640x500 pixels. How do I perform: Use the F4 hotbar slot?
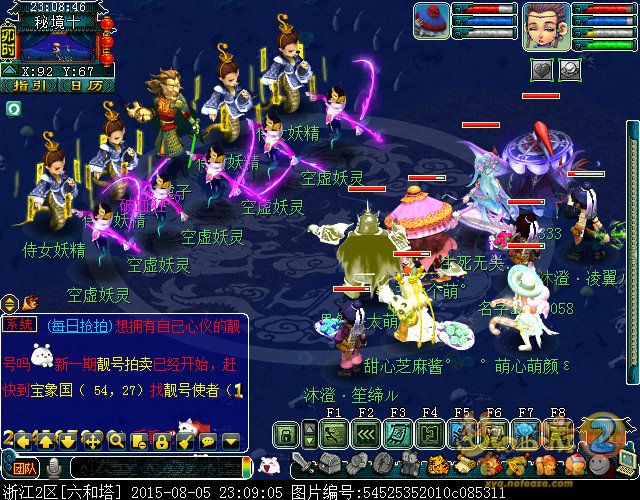430,434
